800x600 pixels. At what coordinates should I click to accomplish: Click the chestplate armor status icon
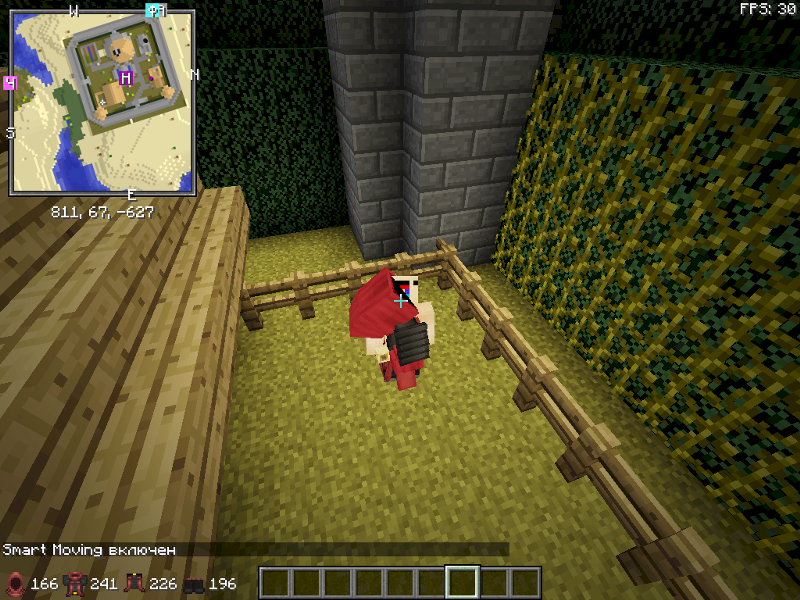pyautogui.click(x=74, y=583)
